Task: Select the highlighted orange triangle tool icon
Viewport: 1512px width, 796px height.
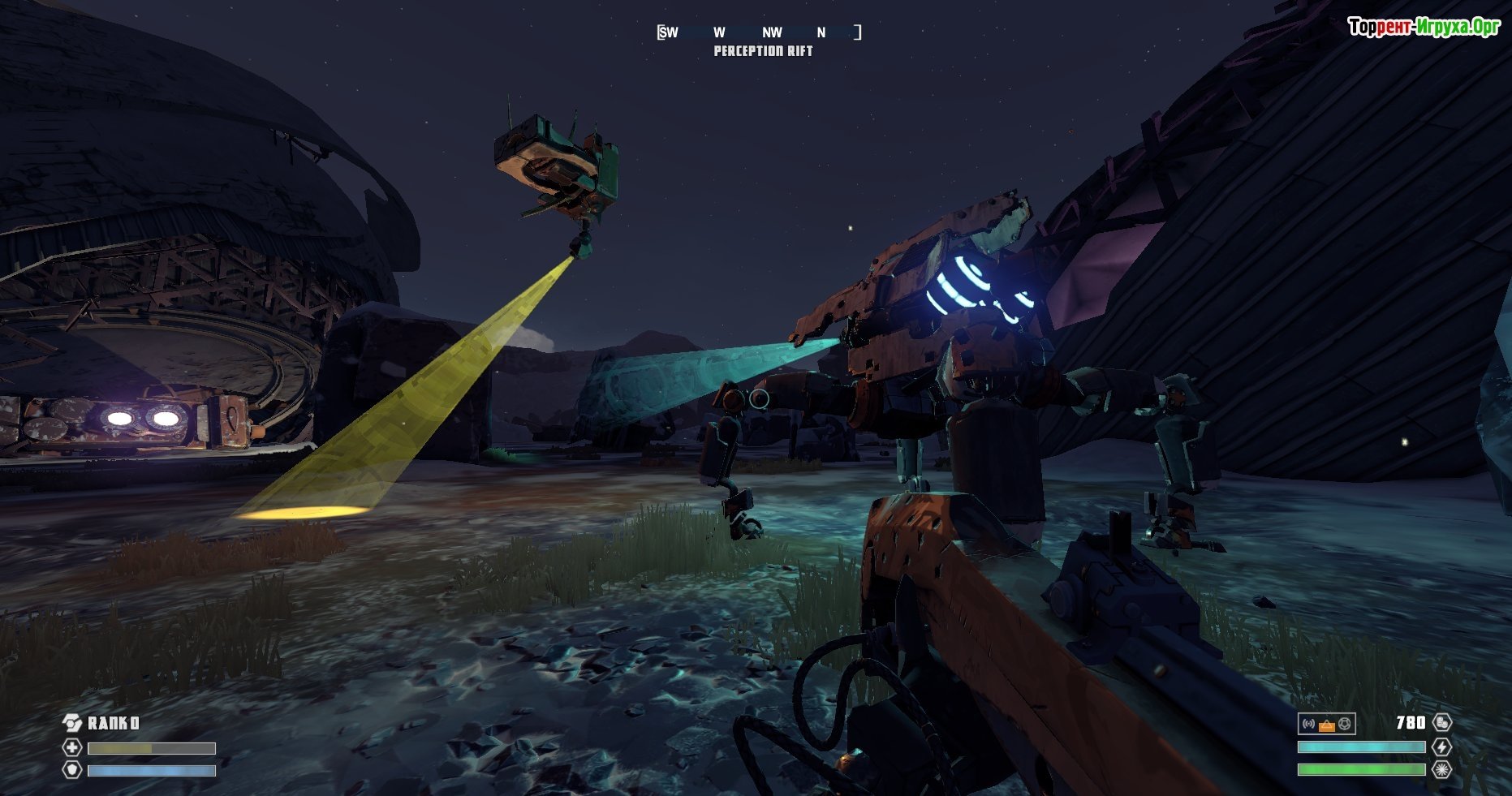Action: (x=1326, y=725)
